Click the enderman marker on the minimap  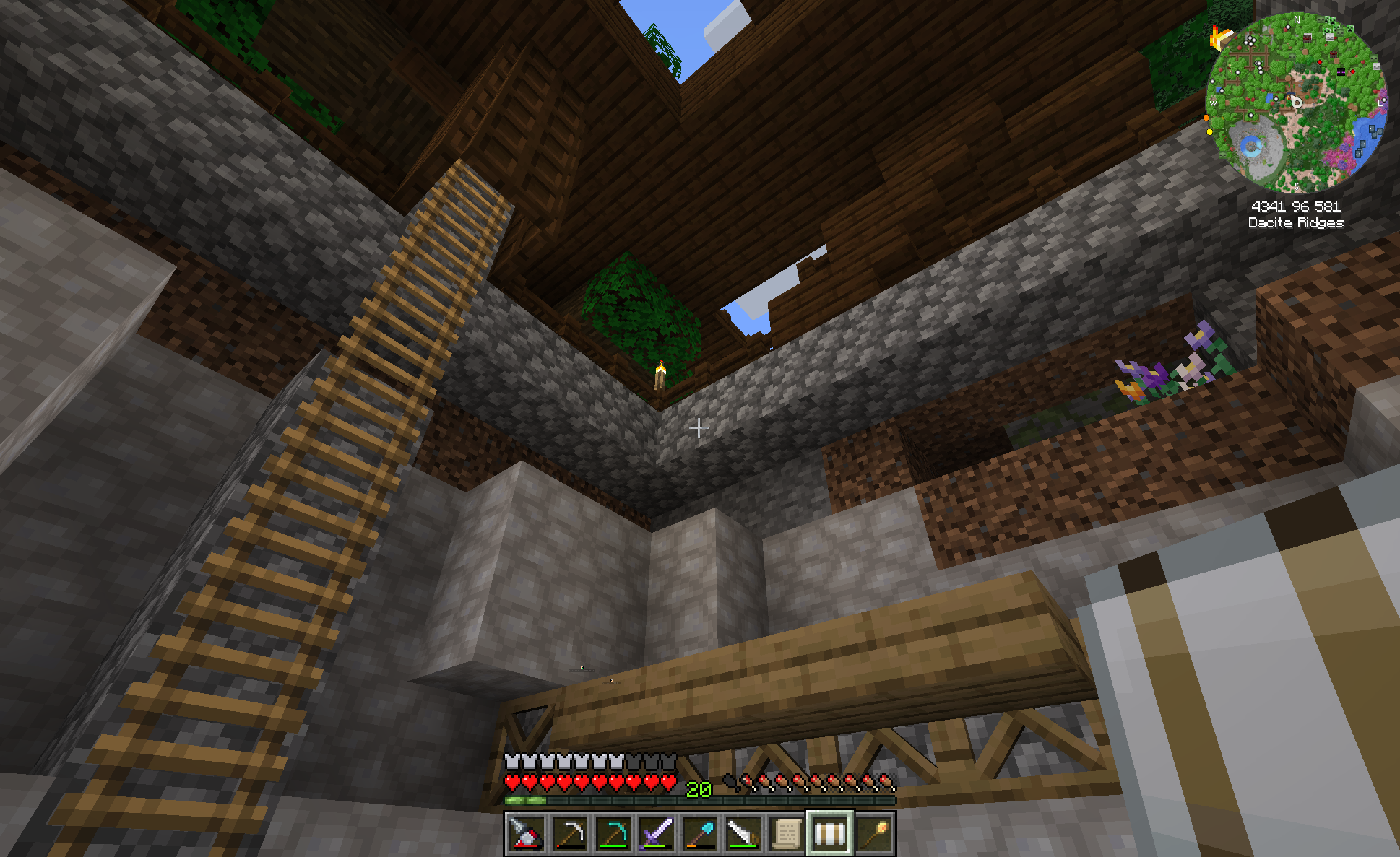(x=1341, y=72)
